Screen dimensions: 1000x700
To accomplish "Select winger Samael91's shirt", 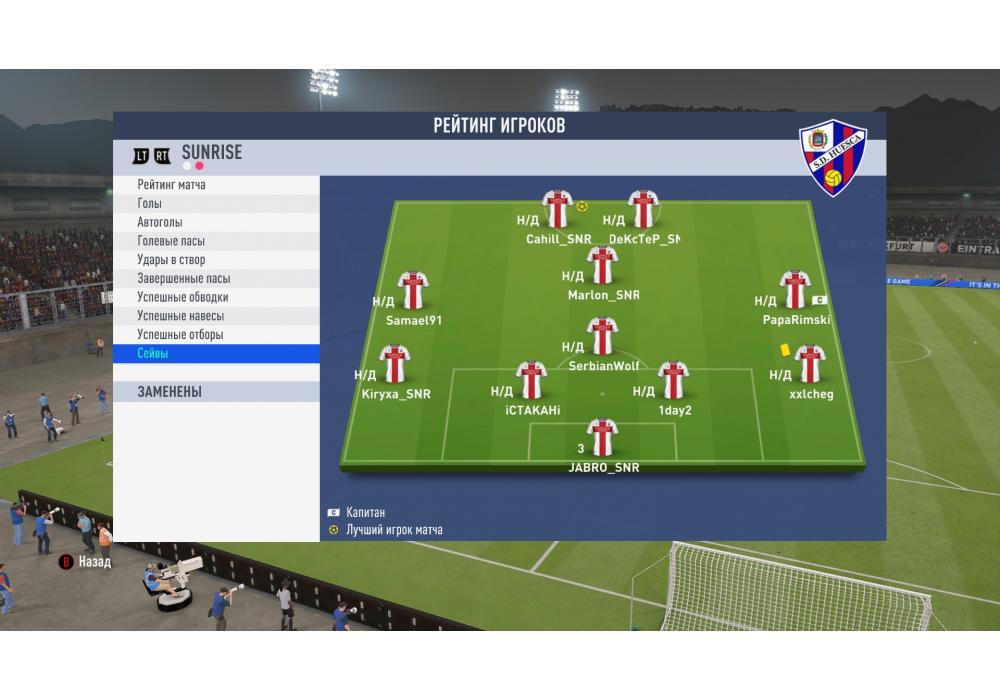I will (x=413, y=290).
